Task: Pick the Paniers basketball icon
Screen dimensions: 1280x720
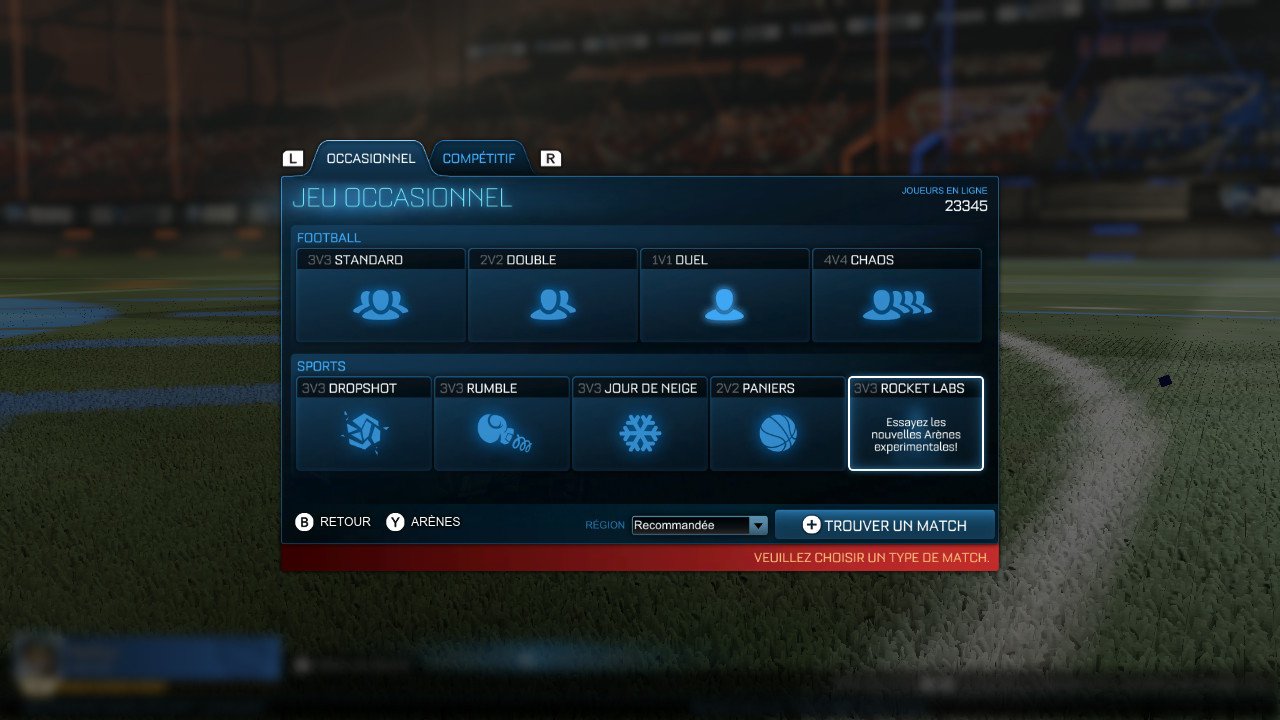Action: click(777, 432)
